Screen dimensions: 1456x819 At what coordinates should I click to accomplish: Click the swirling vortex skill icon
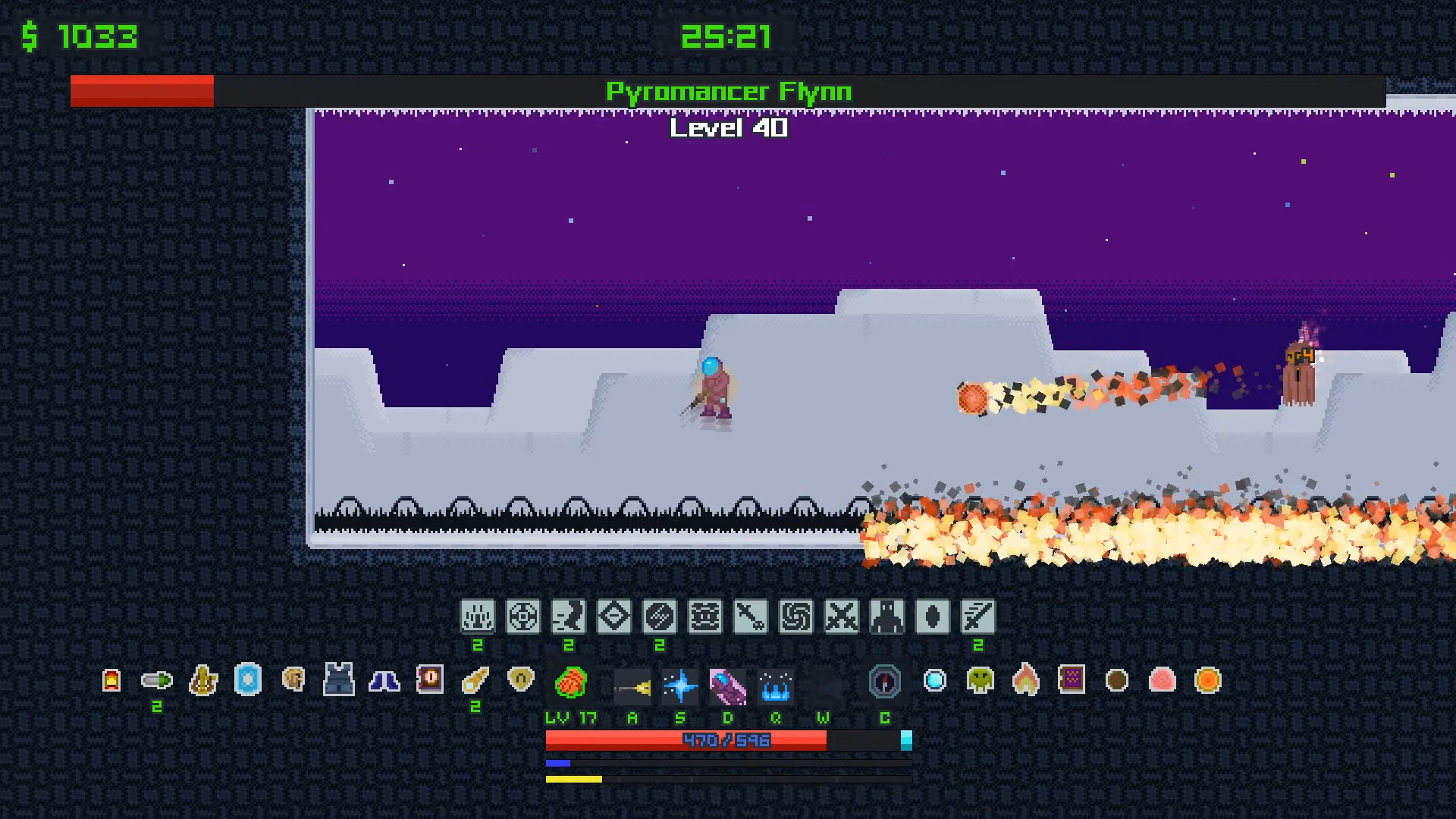[x=797, y=617]
